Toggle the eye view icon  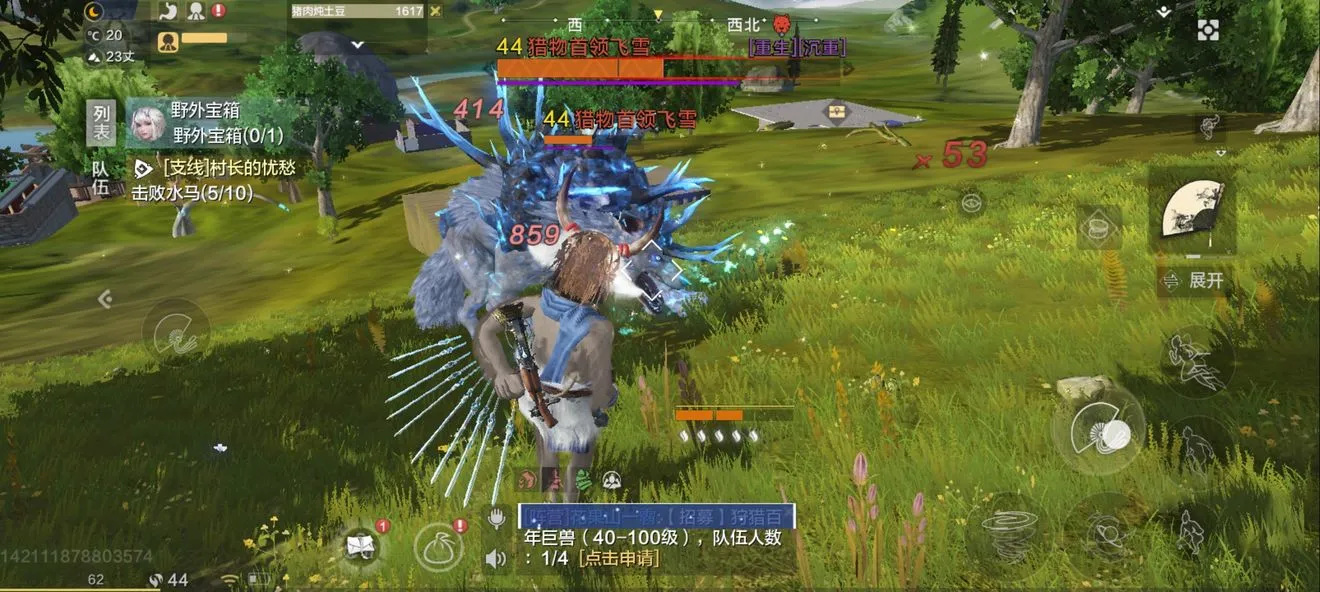tap(969, 203)
